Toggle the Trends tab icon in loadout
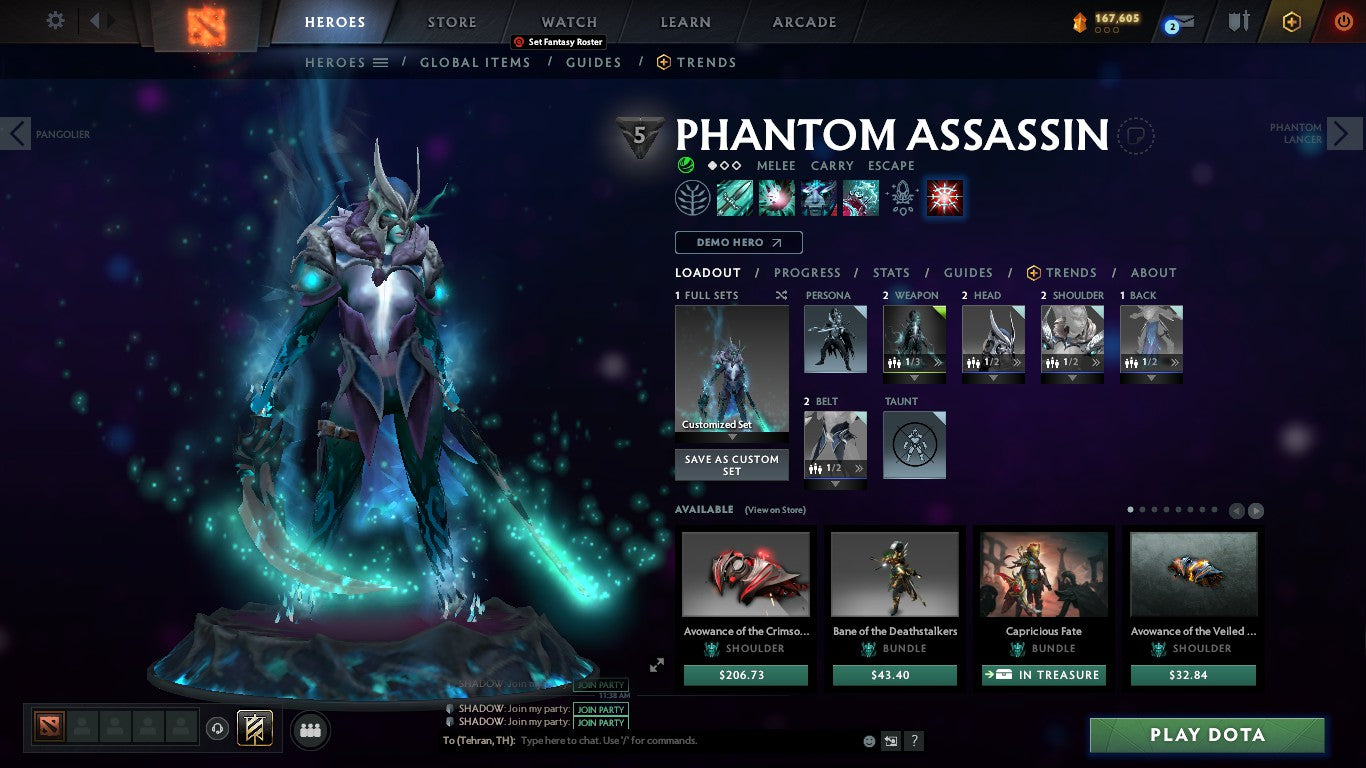1366x768 pixels. (x=1036, y=272)
